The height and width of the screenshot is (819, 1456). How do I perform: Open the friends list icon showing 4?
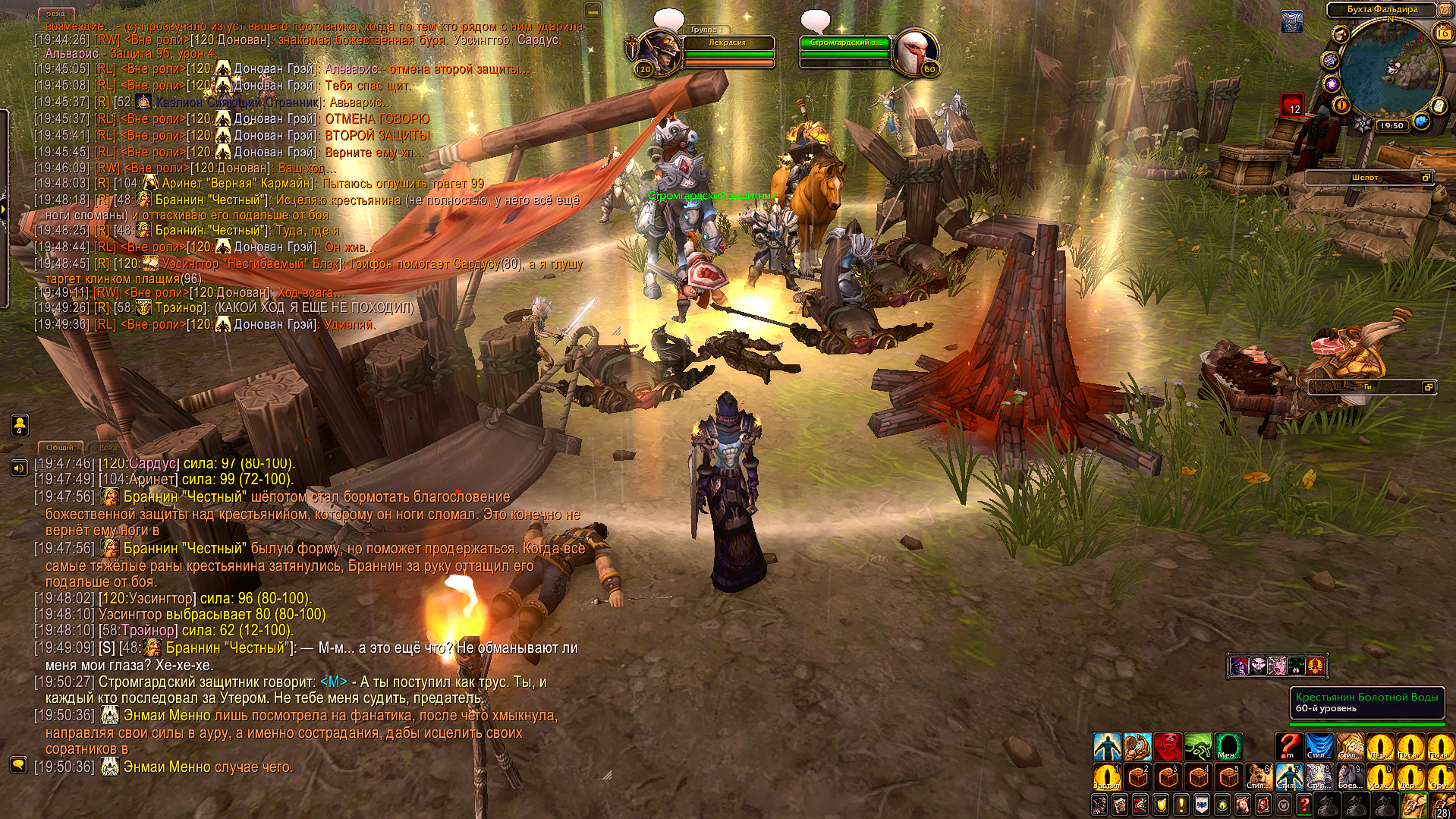20,425
